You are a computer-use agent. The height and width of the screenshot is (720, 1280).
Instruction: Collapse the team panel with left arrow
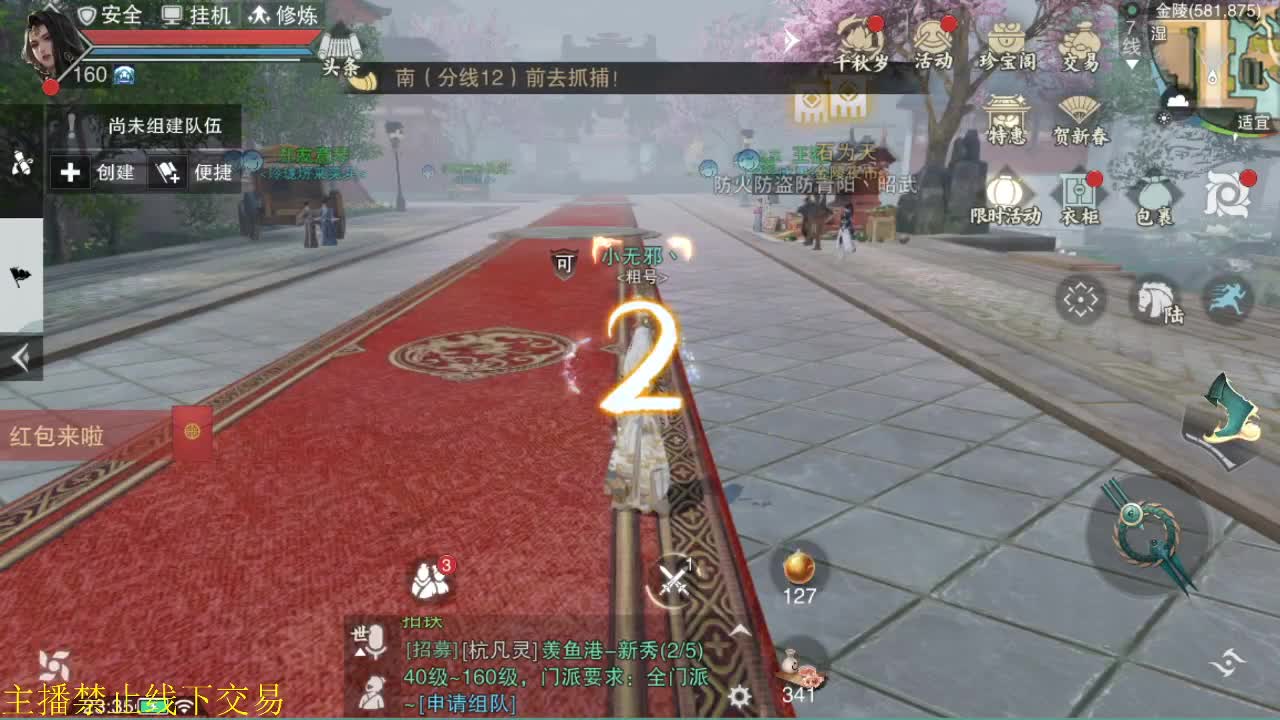(x=22, y=355)
